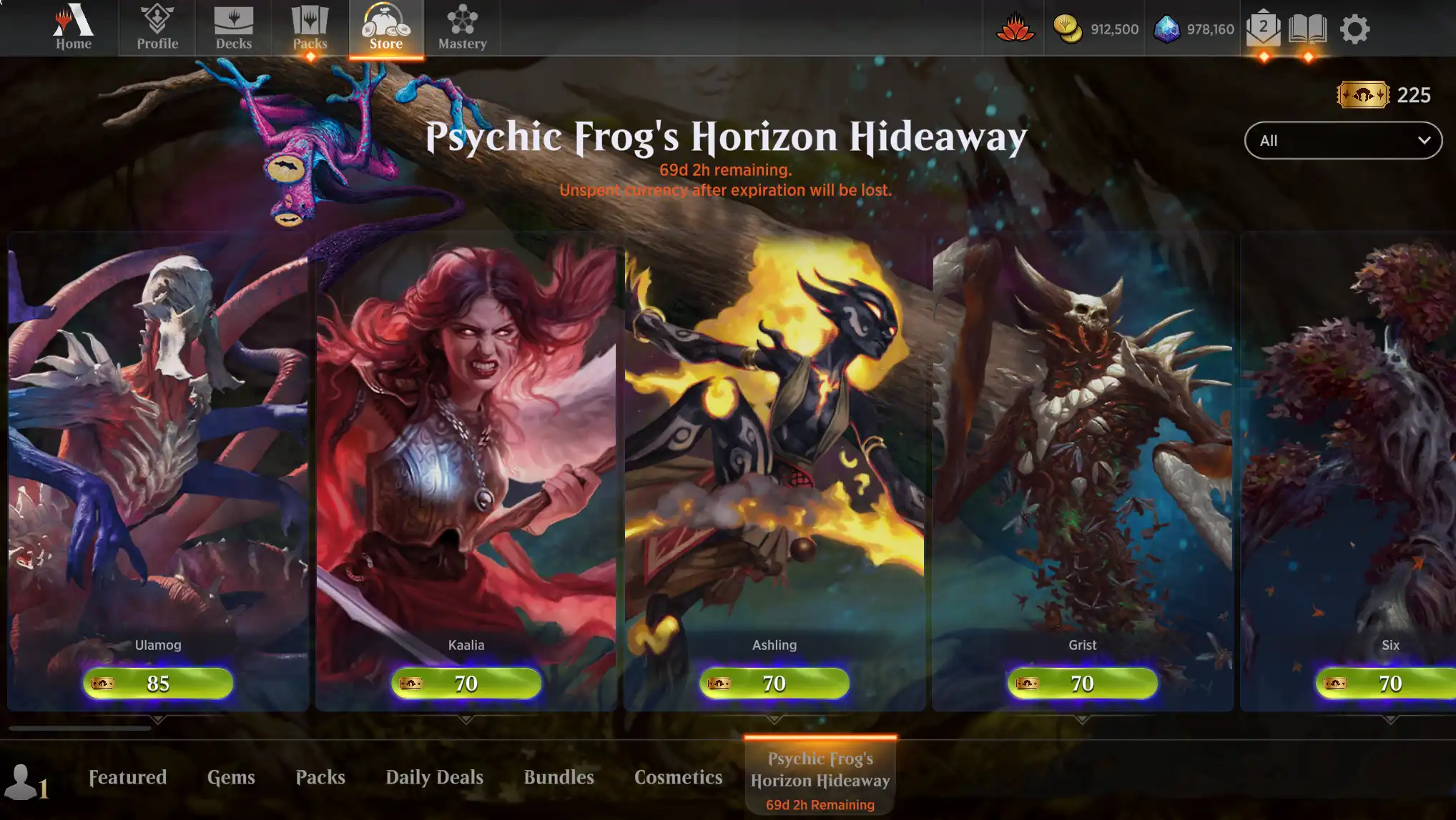This screenshot has width=1456, height=820.
Task: Open the Decks screen
Action: pyautogui.click(x=235, y=29)
